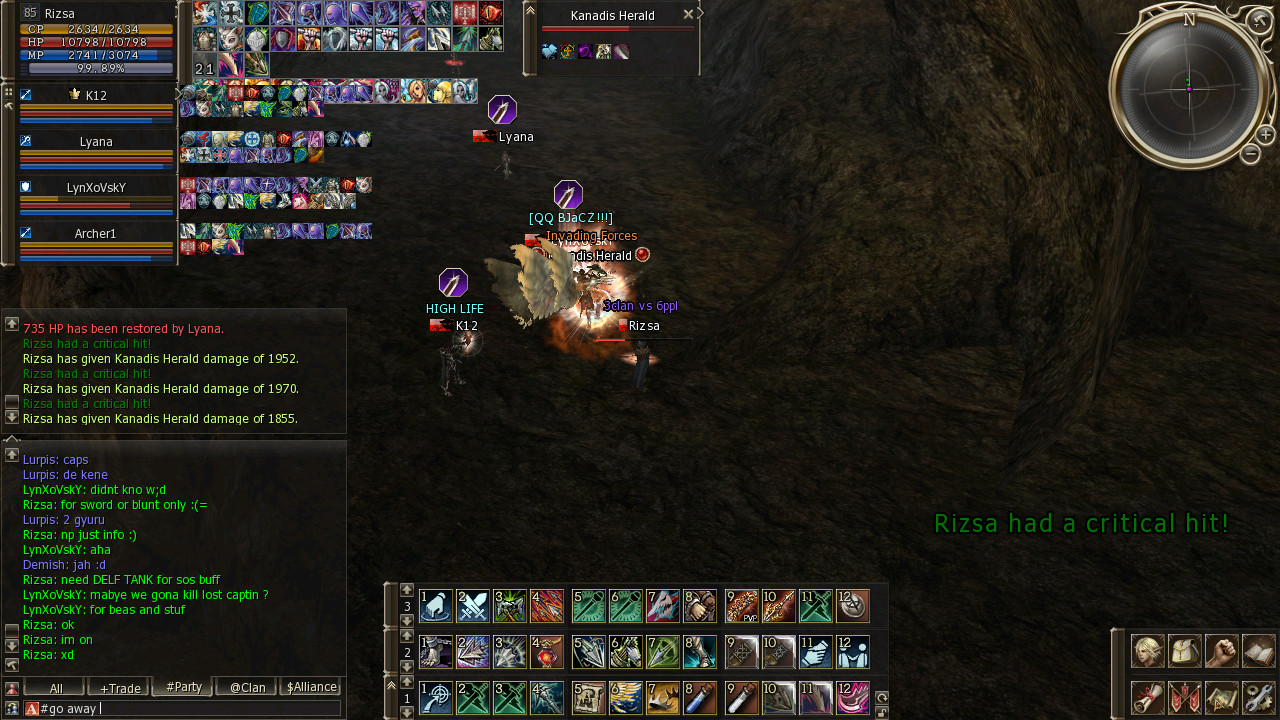Target party member Lyana
The width and height of the screenshot is (1280, 720).
[x=96, y=142]
